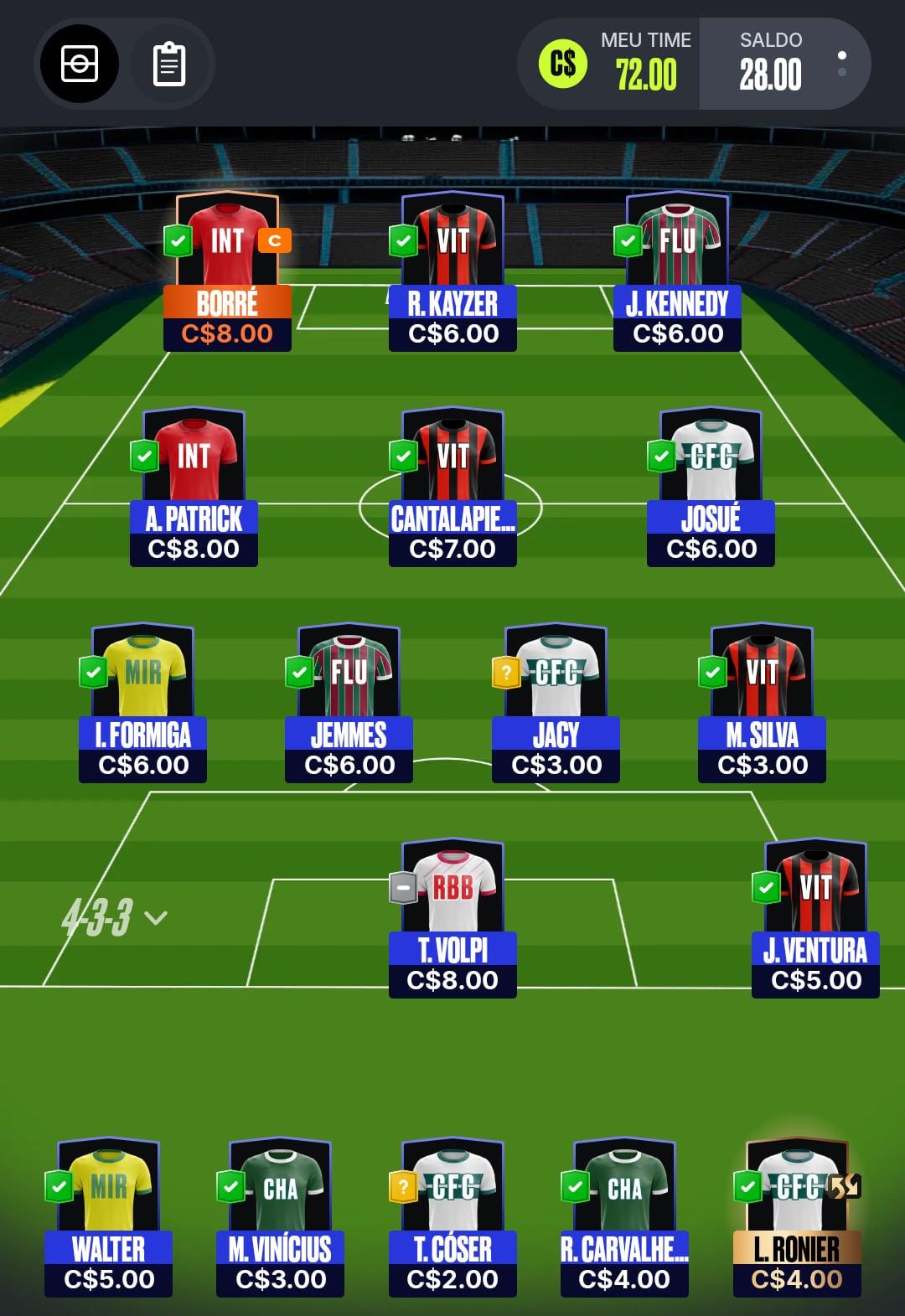The width and height of the screenshot is (905, 1316).
Task: Open the 4-3-3 formation dropdown
Action: tap(114, 917)
